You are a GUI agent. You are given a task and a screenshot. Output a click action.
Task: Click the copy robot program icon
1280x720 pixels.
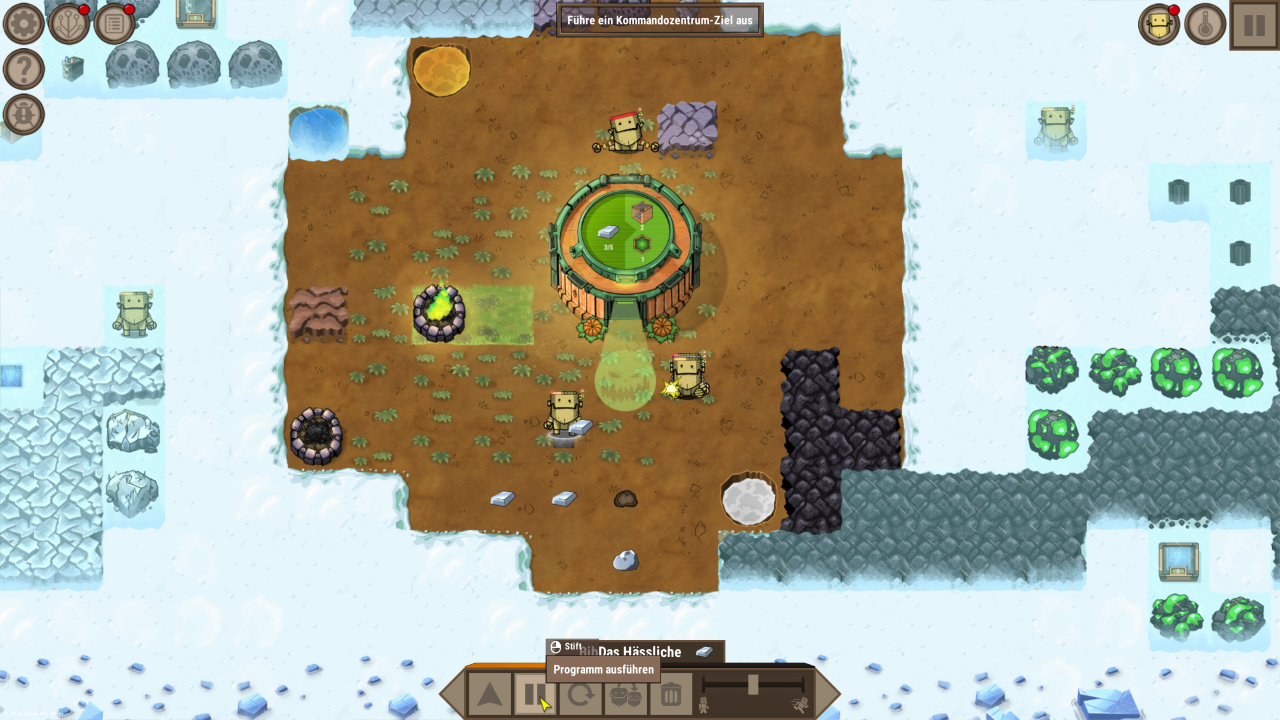(x=626, y=694)
